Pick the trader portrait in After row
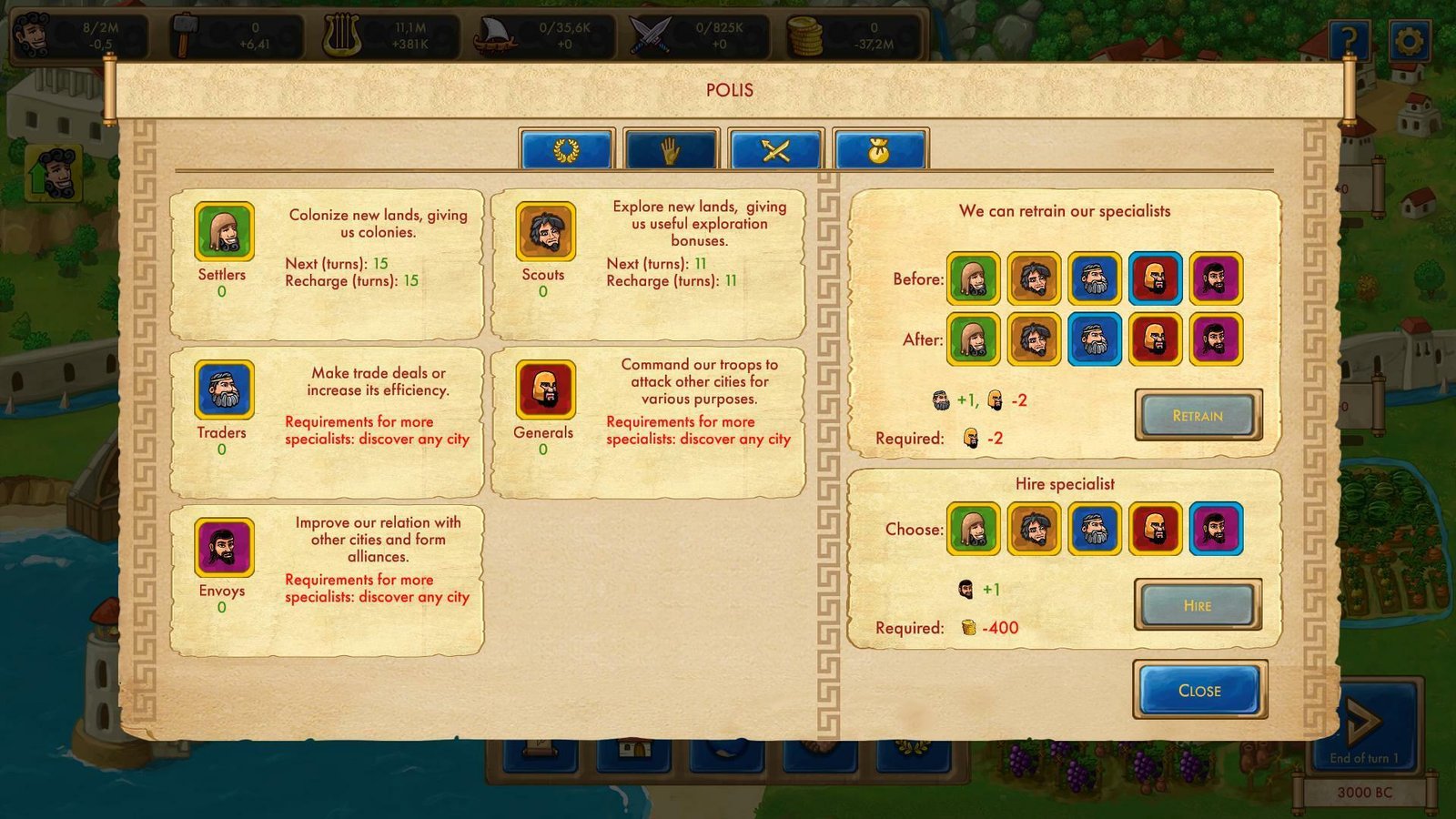 tap(1094, 339)
